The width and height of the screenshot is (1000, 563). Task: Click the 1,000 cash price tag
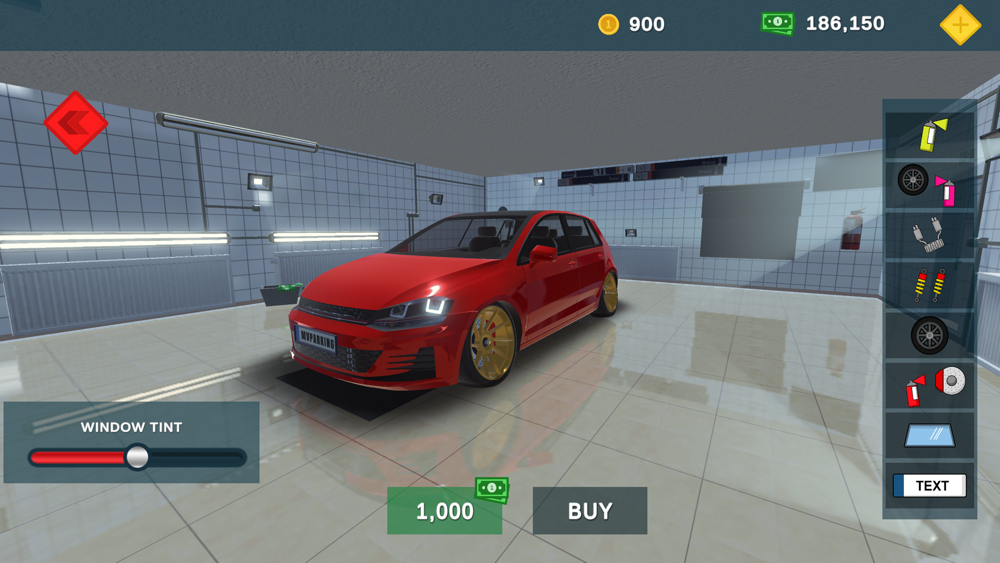coord(445,511)
